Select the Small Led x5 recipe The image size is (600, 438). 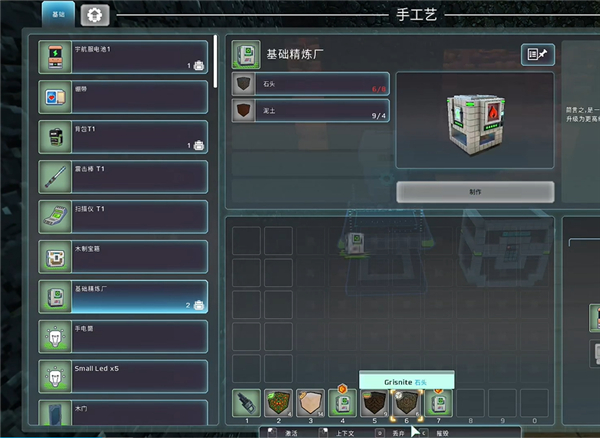pos(122,376)
